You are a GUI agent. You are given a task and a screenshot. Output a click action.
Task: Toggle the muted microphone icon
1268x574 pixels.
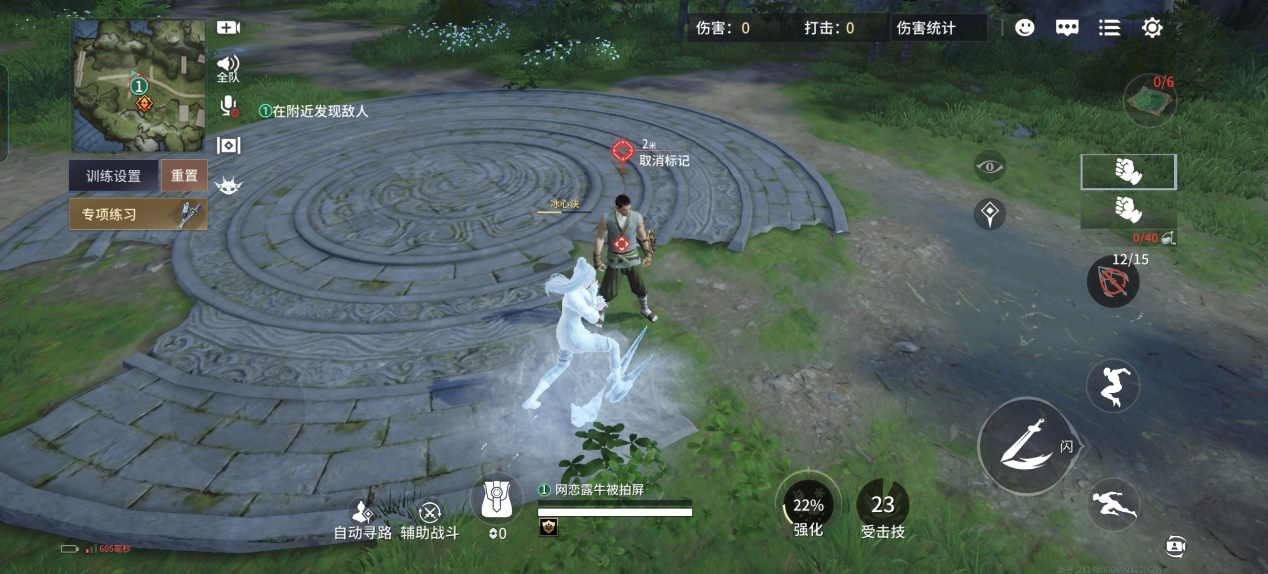[x=229, y=106]
